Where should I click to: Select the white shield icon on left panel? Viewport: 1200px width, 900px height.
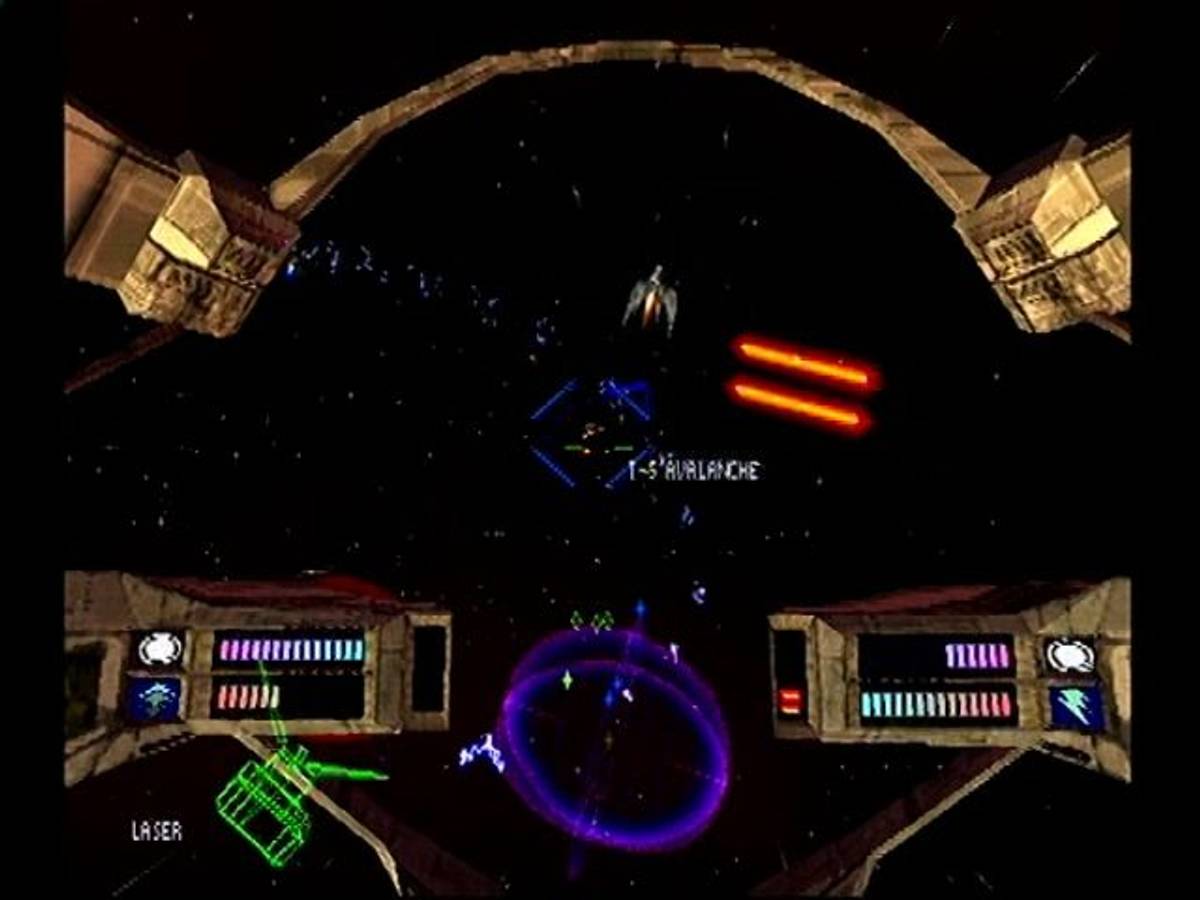(158, 650)
